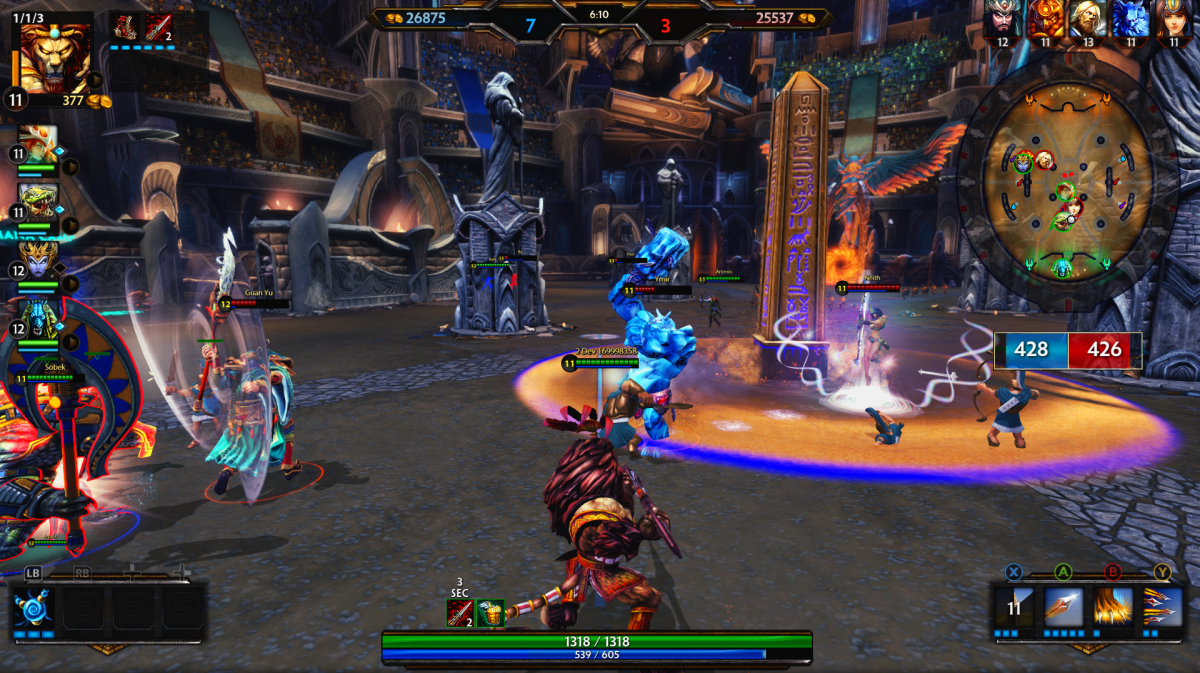This screenshot has width=1200, height=673.
Task: Click the purple-faced crowned teammate portrait
Action: (39, 260)
